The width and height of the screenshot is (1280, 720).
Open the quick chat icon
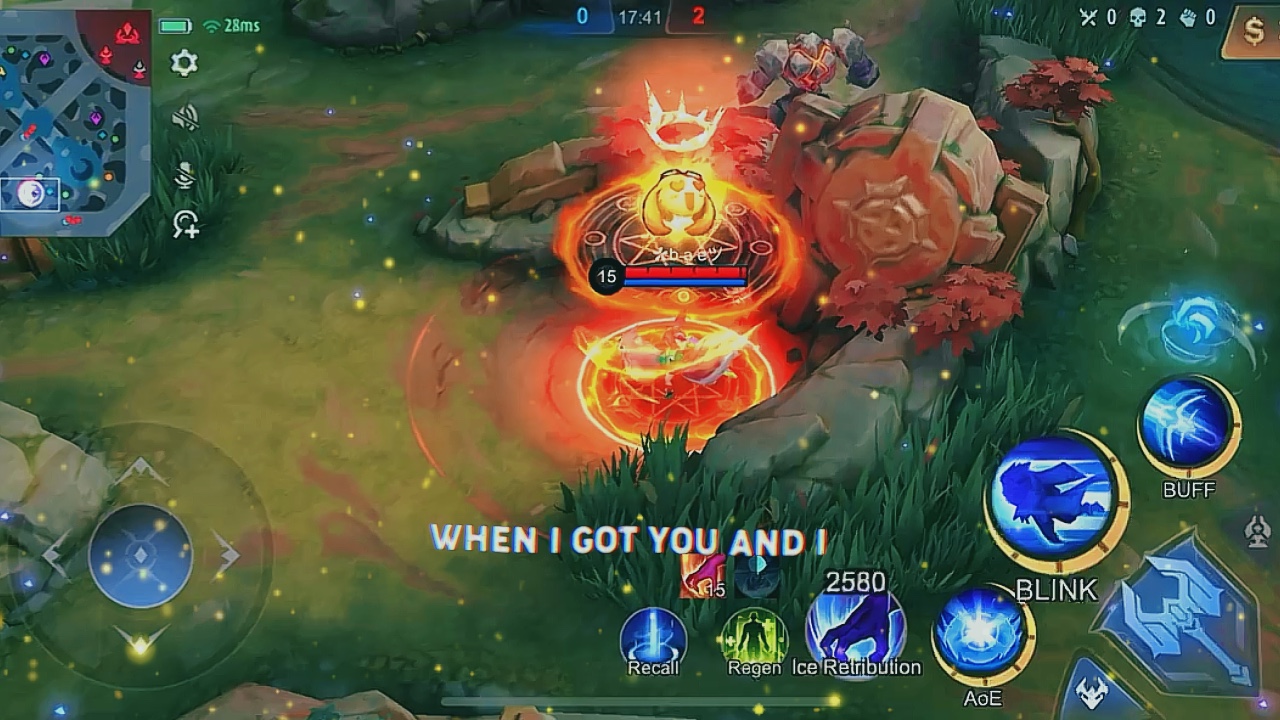[186, 224]
